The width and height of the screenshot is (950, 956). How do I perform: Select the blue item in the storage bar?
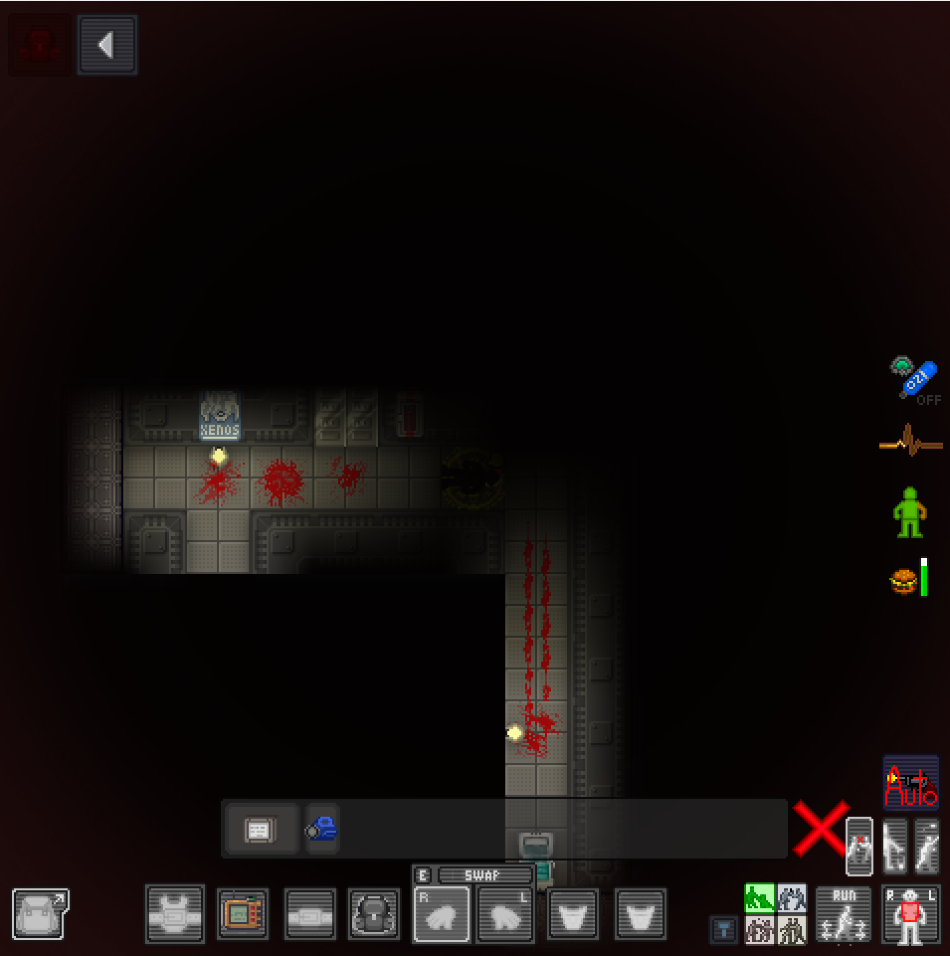[x=322, y=829]
